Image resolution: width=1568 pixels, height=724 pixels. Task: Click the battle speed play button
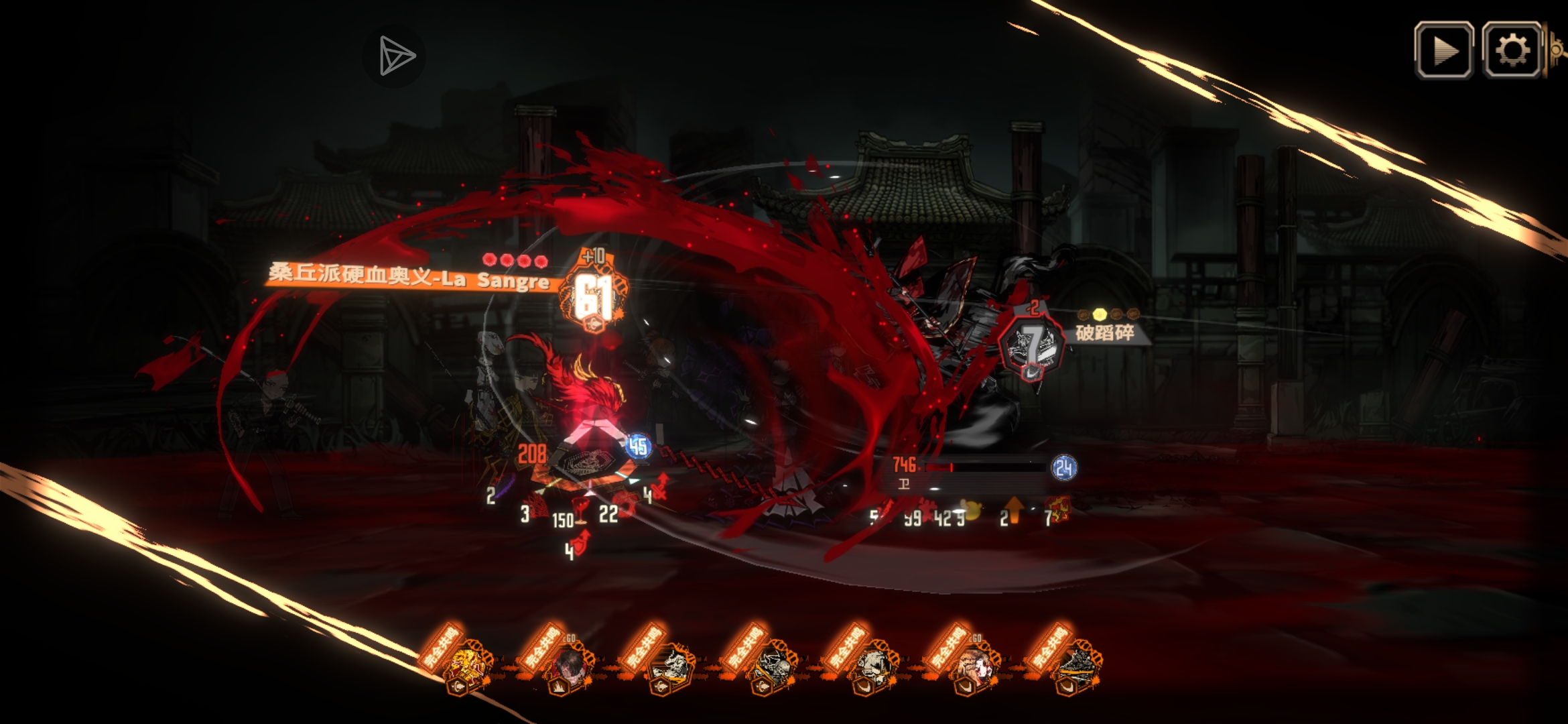[x=1443, y=50]
